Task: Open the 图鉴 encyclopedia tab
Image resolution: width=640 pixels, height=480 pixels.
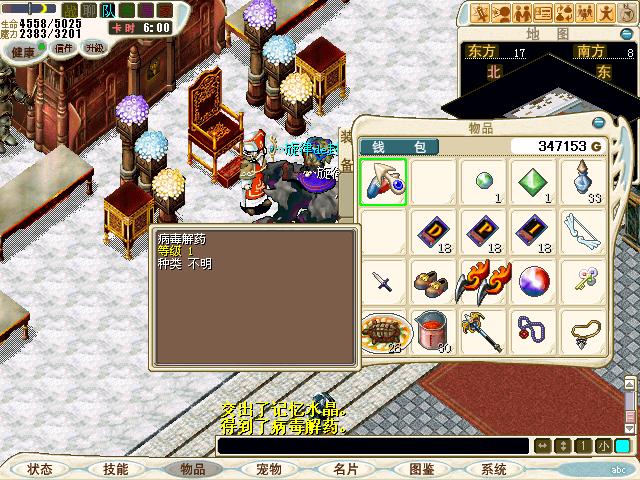Action: [421, 468]
